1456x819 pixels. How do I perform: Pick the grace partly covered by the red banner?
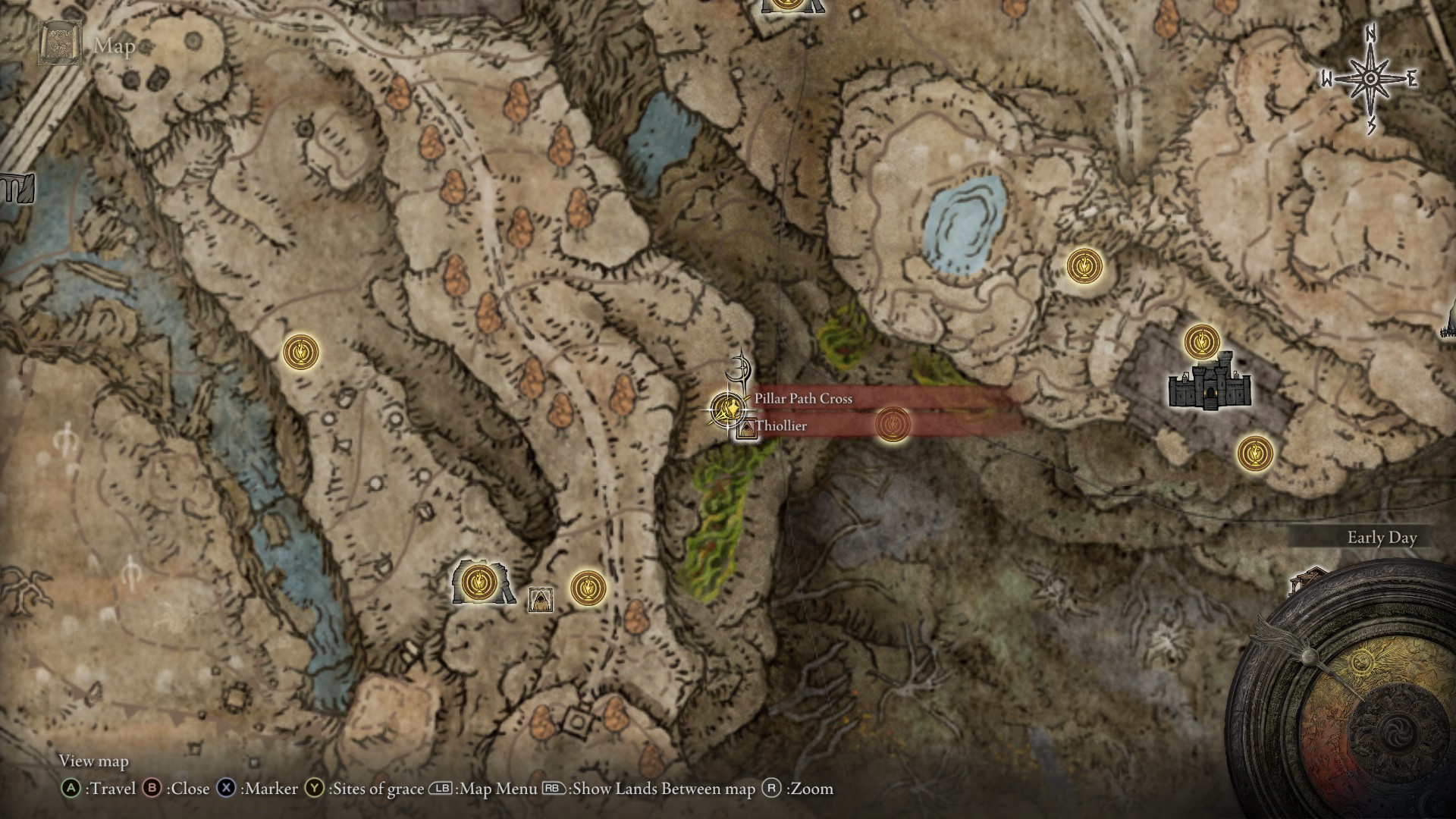tap(893, 423)
